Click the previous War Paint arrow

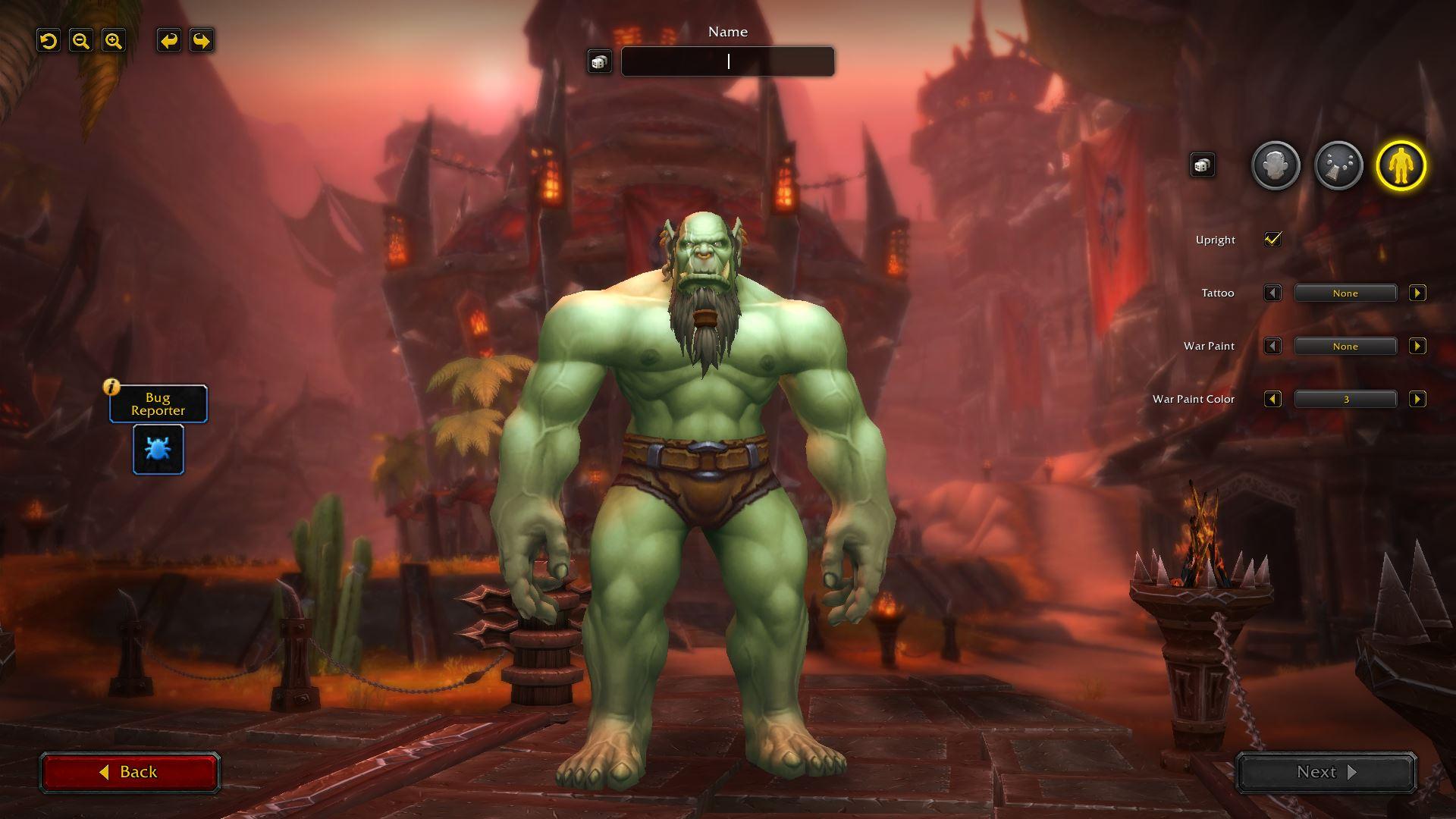point(1273,346)
